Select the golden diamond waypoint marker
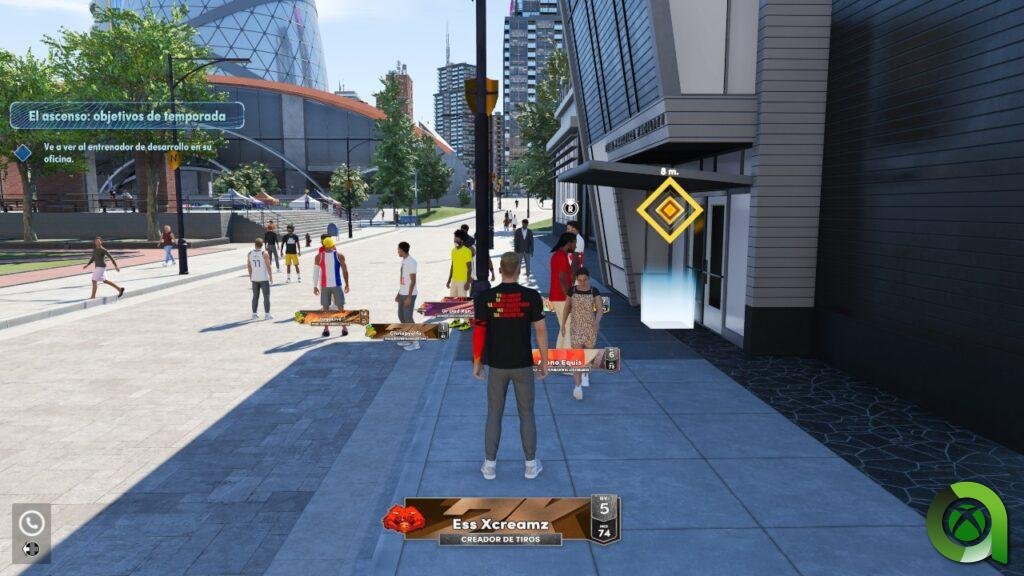Image resolution: width=1024 pixels, height=576 pixels. click(669, 209)
